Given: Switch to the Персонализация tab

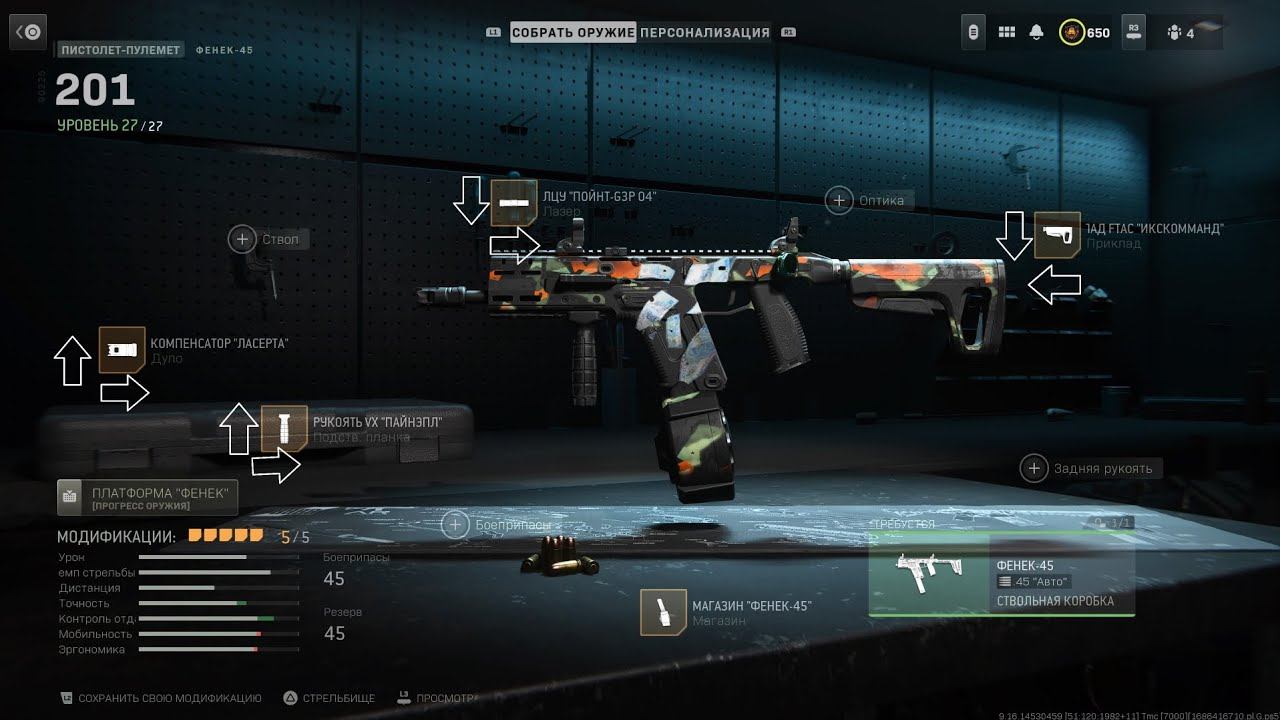Looking at the screenshot, I should (x=705, y=32).
